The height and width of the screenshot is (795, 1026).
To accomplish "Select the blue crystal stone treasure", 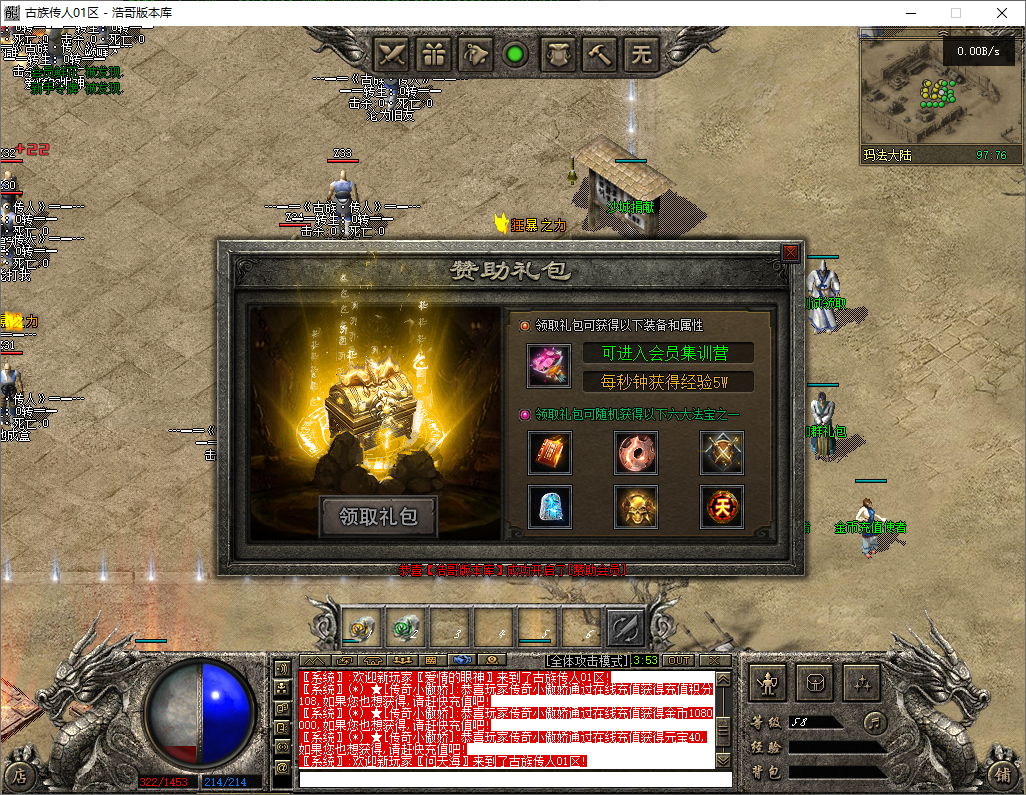I will pos(549,507).
